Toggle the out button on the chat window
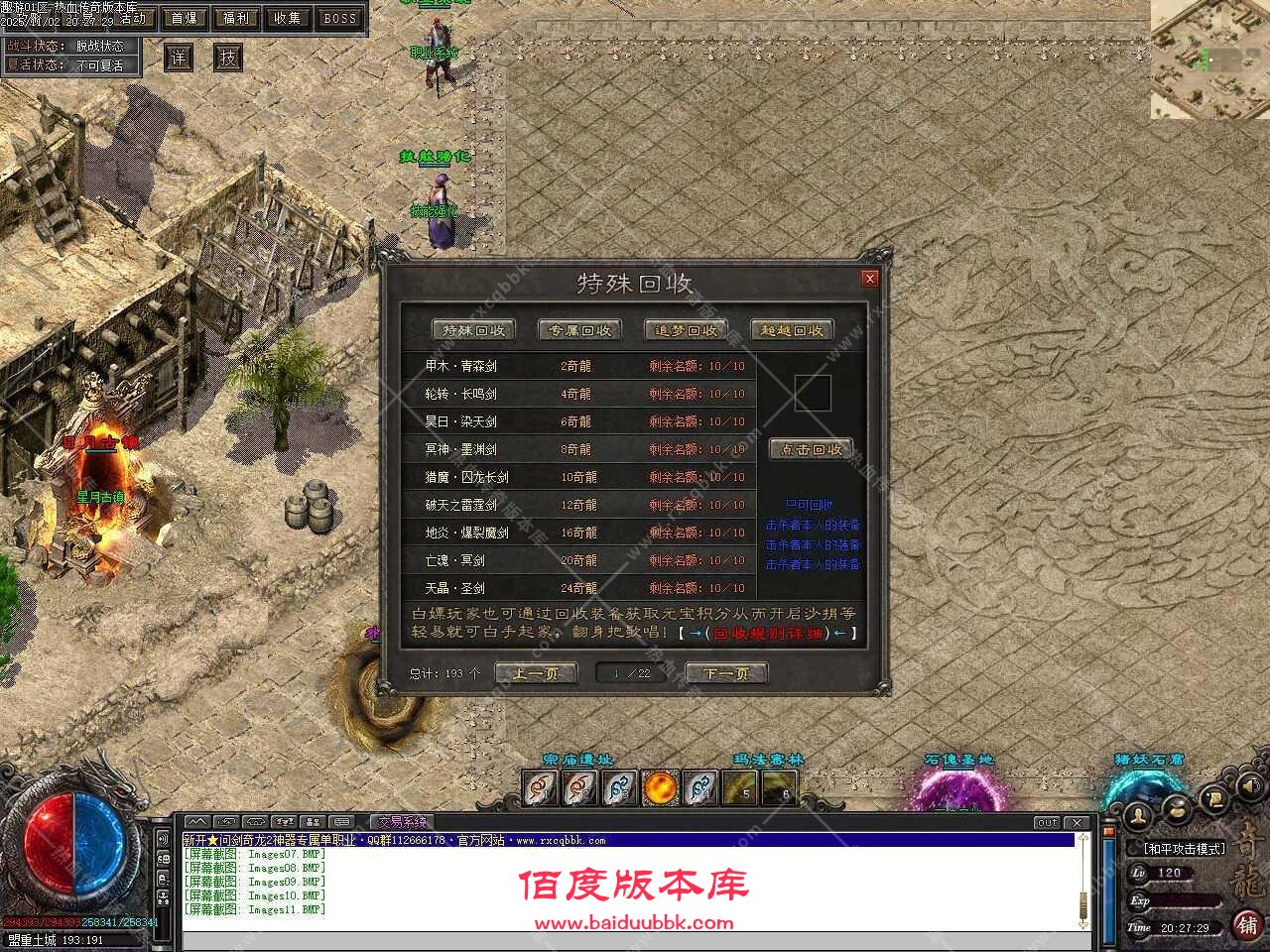The image size is (1270, 952). tap(1047, 821)
